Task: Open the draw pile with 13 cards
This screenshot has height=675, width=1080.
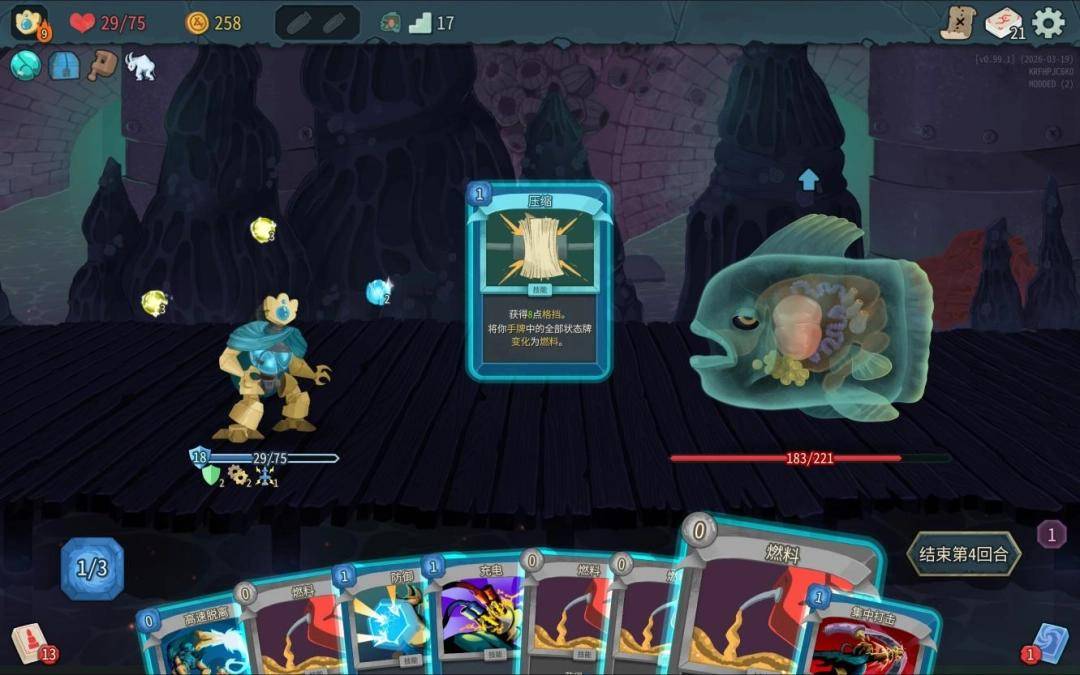Action: tap(31, 641)
